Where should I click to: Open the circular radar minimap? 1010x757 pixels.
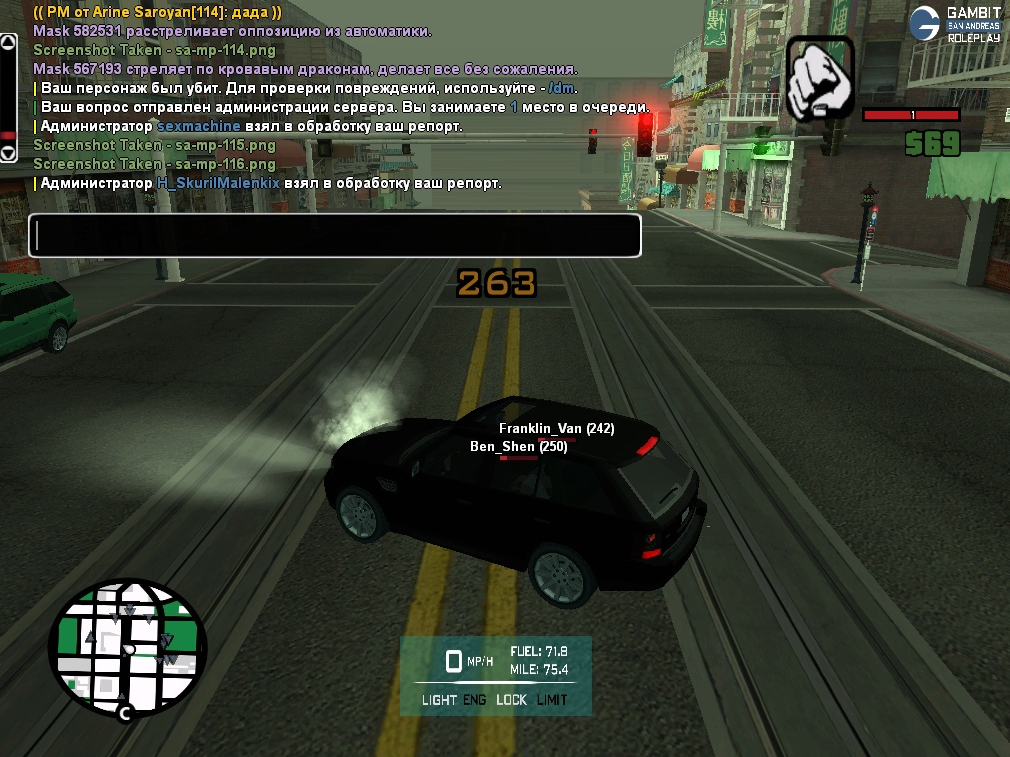tap(127, 649)
